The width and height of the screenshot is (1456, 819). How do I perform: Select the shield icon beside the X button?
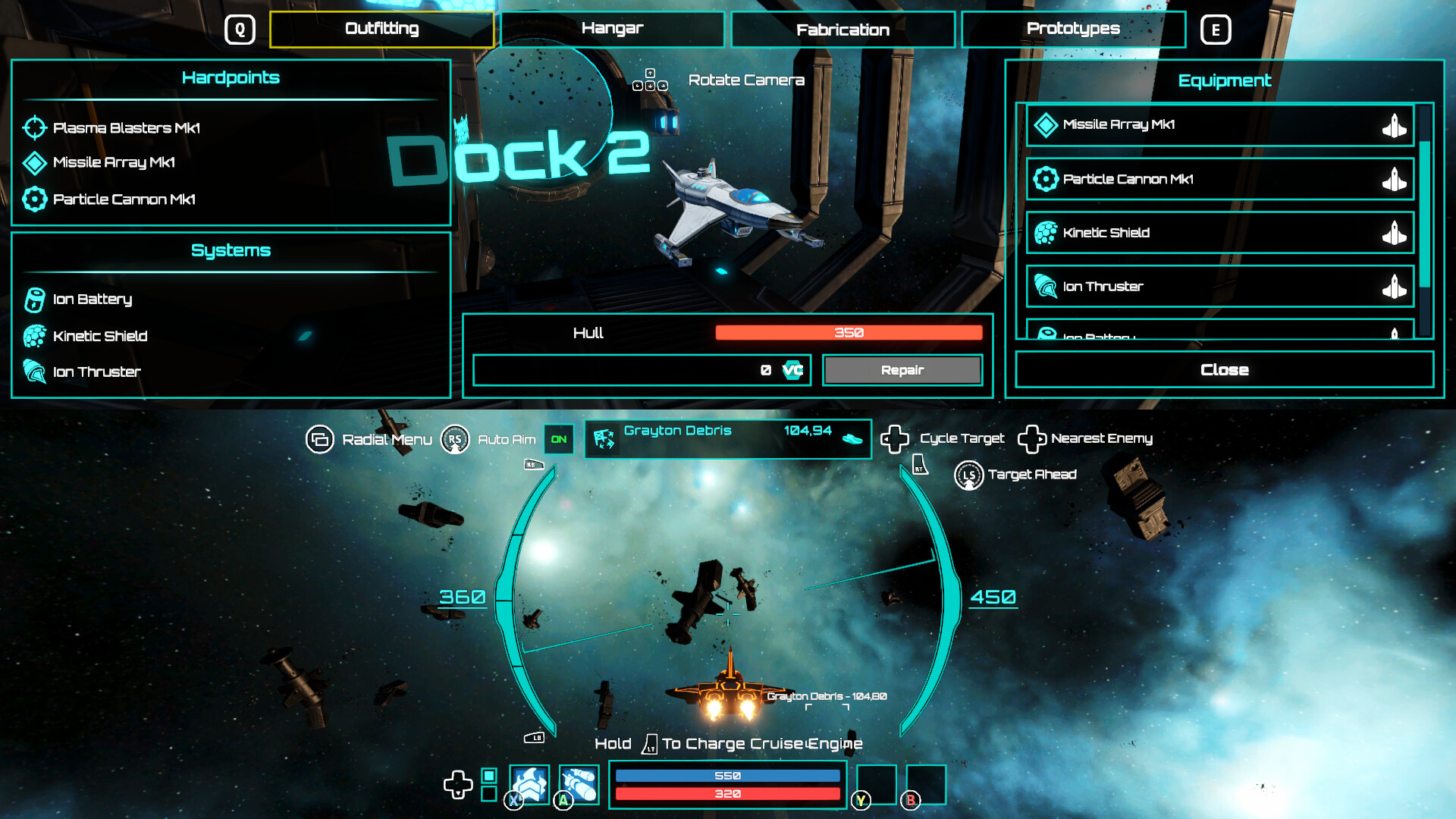tap(531, 785)
